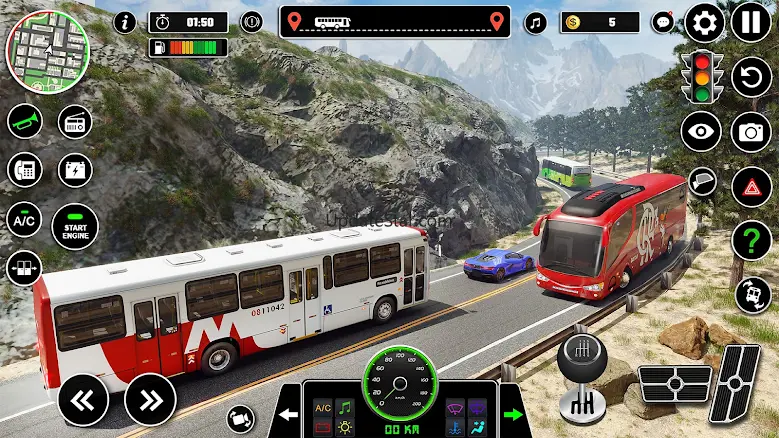Select the battery icon button
The width and height of the screenshot is (779, 438).
pos(75,169)
